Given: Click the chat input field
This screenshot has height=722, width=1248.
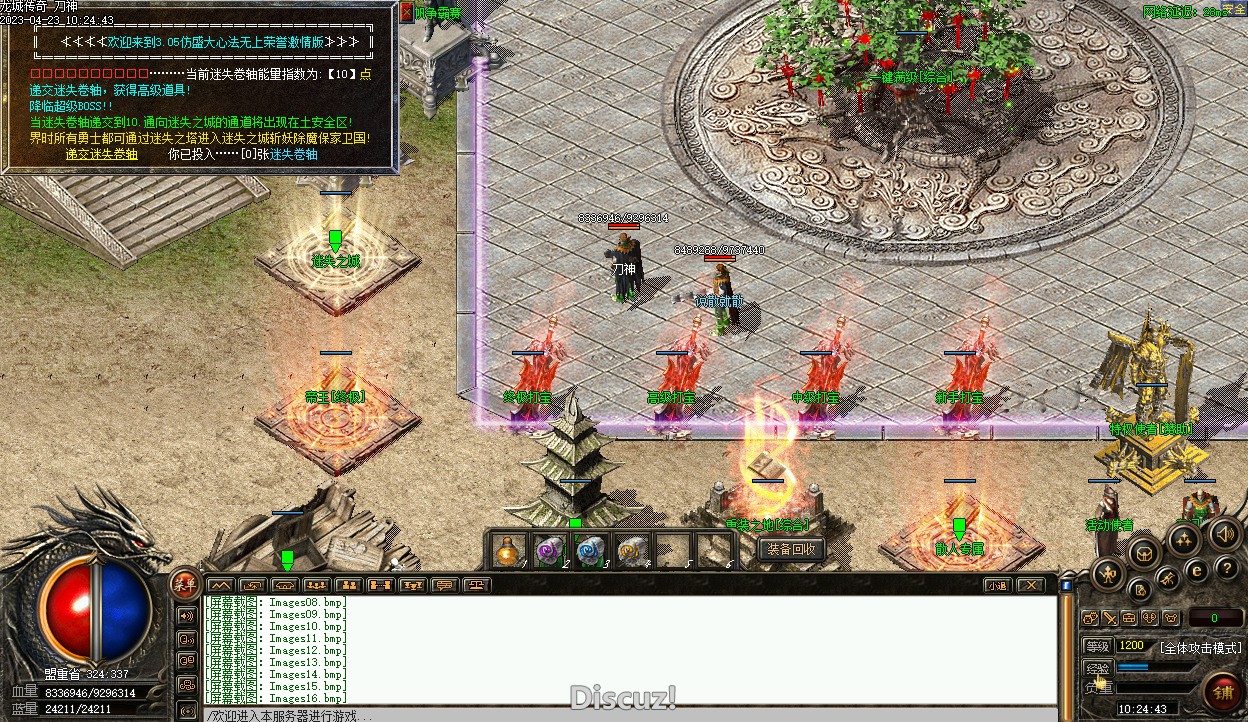Looking at the screenshot, I should tap(630, 715).
